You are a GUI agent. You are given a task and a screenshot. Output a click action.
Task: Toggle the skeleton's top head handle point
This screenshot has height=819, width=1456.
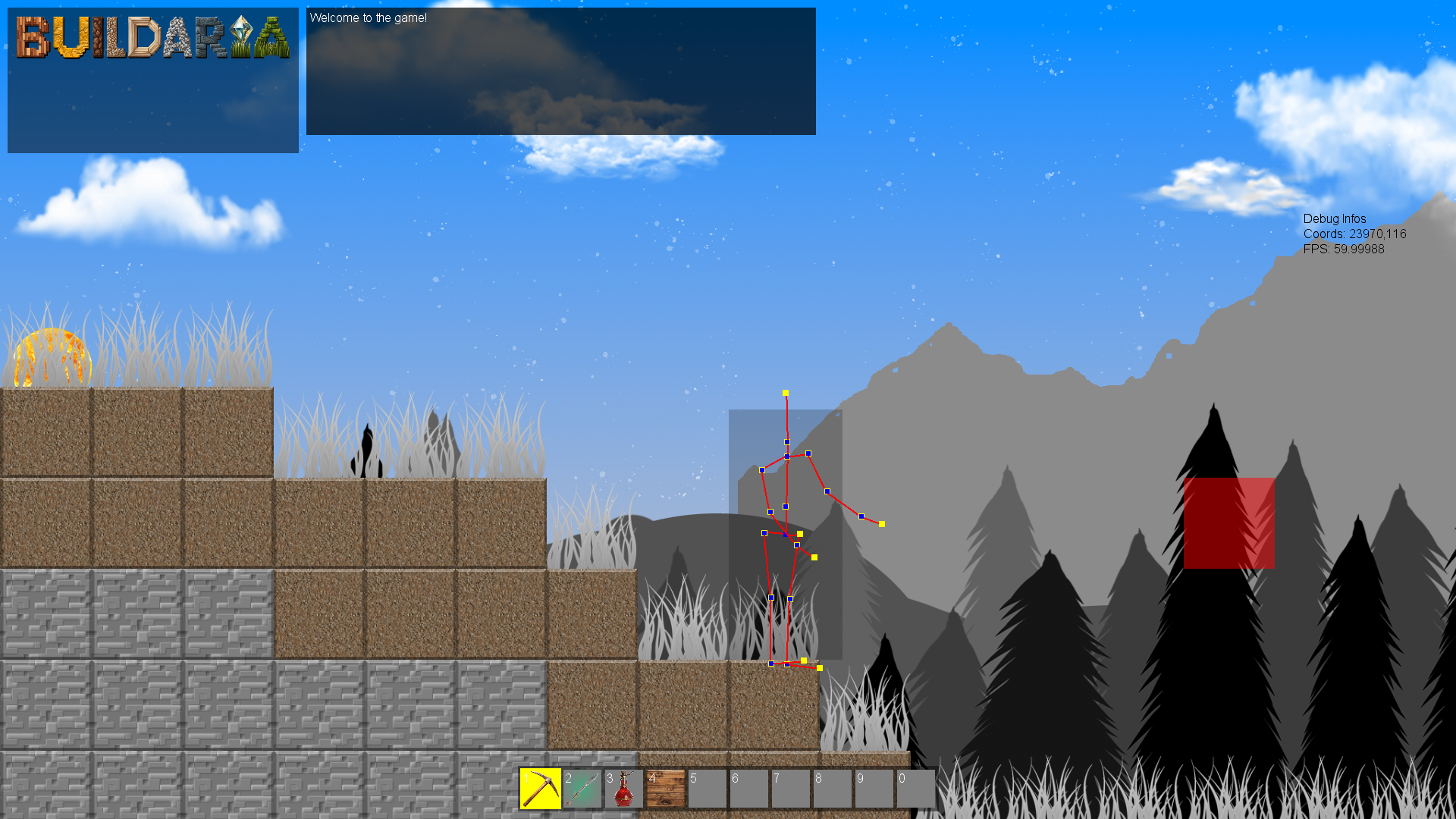(x=786, y=393)
